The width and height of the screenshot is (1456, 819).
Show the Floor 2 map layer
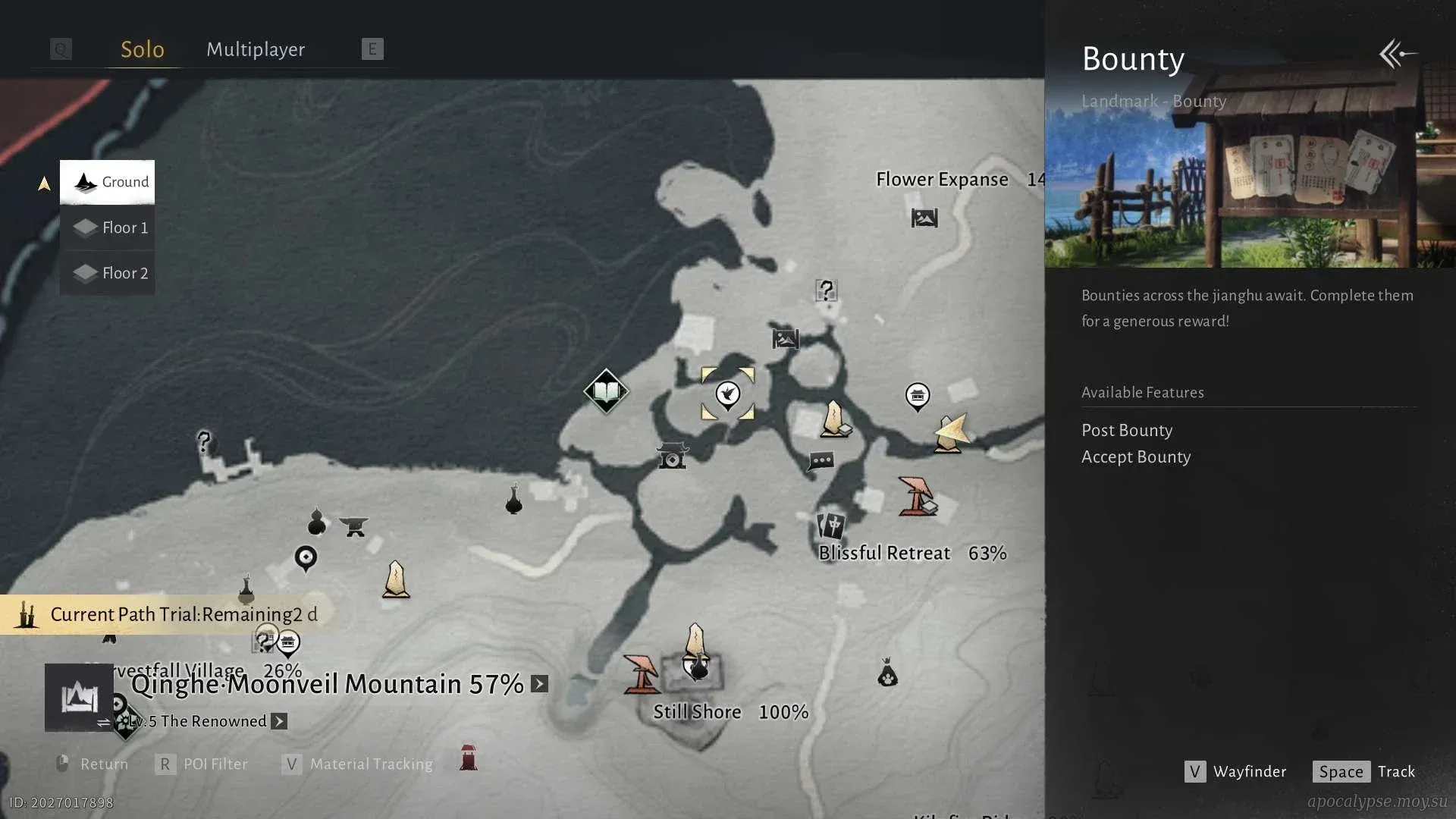coord(108,273)
